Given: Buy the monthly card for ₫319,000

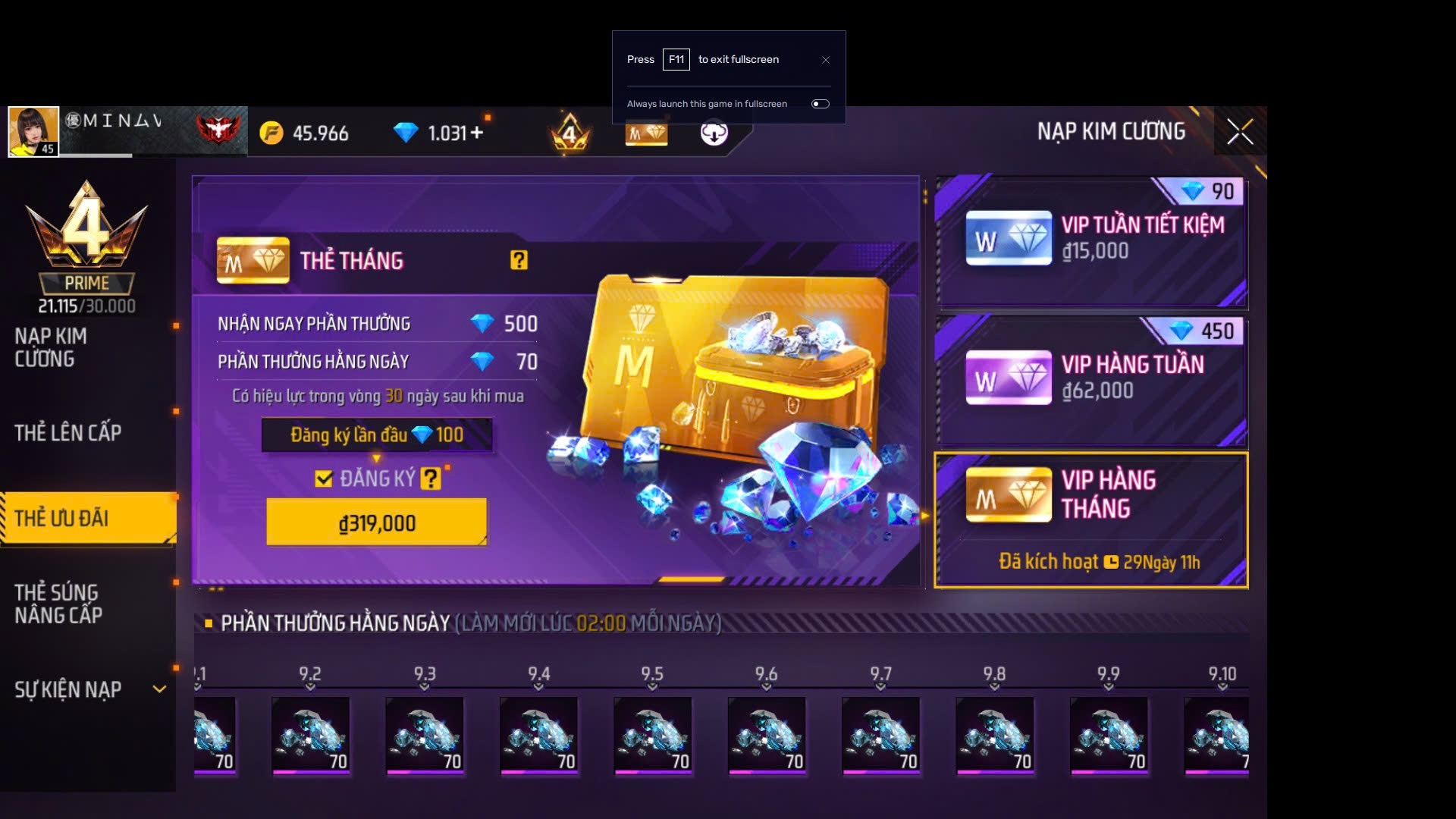Looking at the screenshot, I should [x=376, y=522].
